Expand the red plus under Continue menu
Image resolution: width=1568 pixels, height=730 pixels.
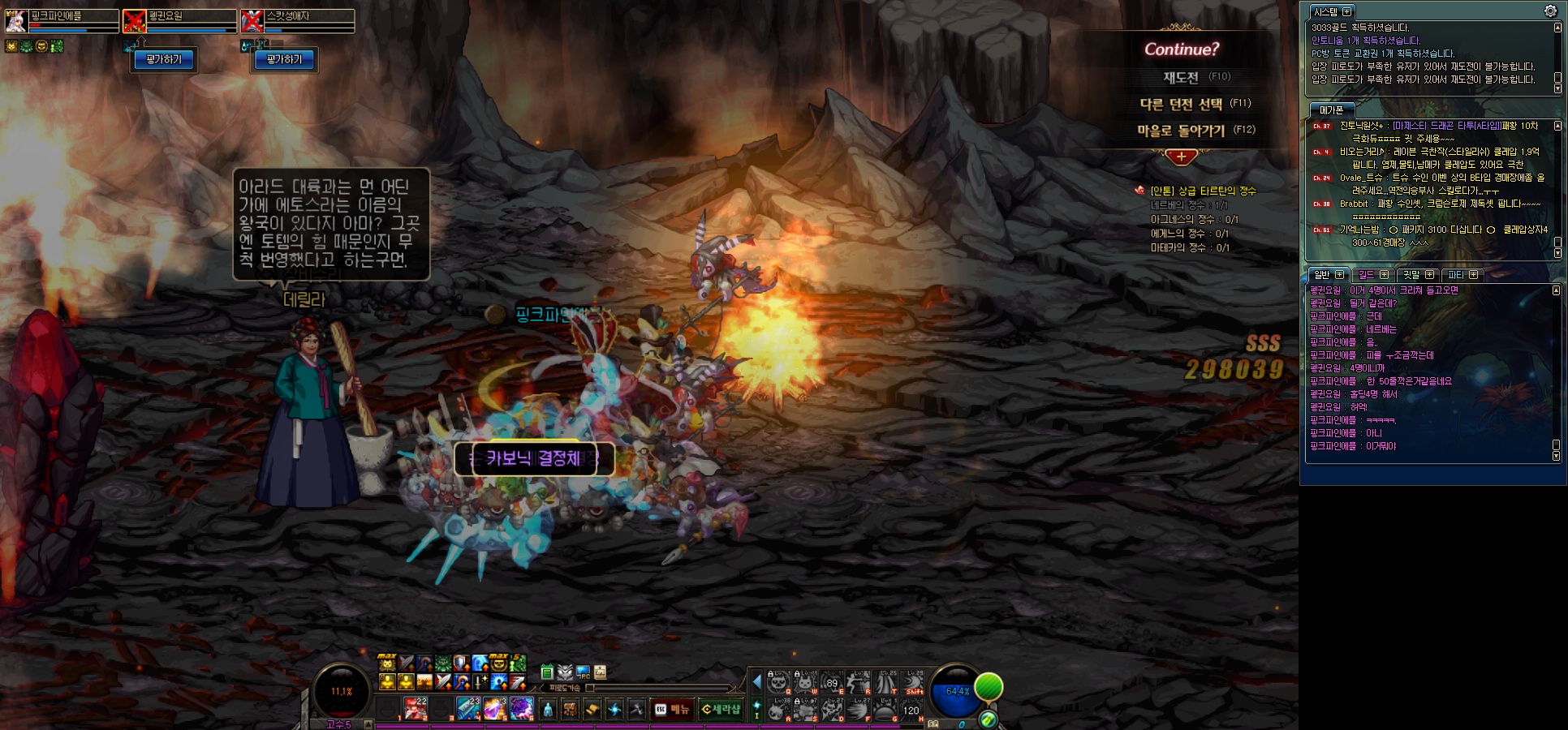(1181, 157)
